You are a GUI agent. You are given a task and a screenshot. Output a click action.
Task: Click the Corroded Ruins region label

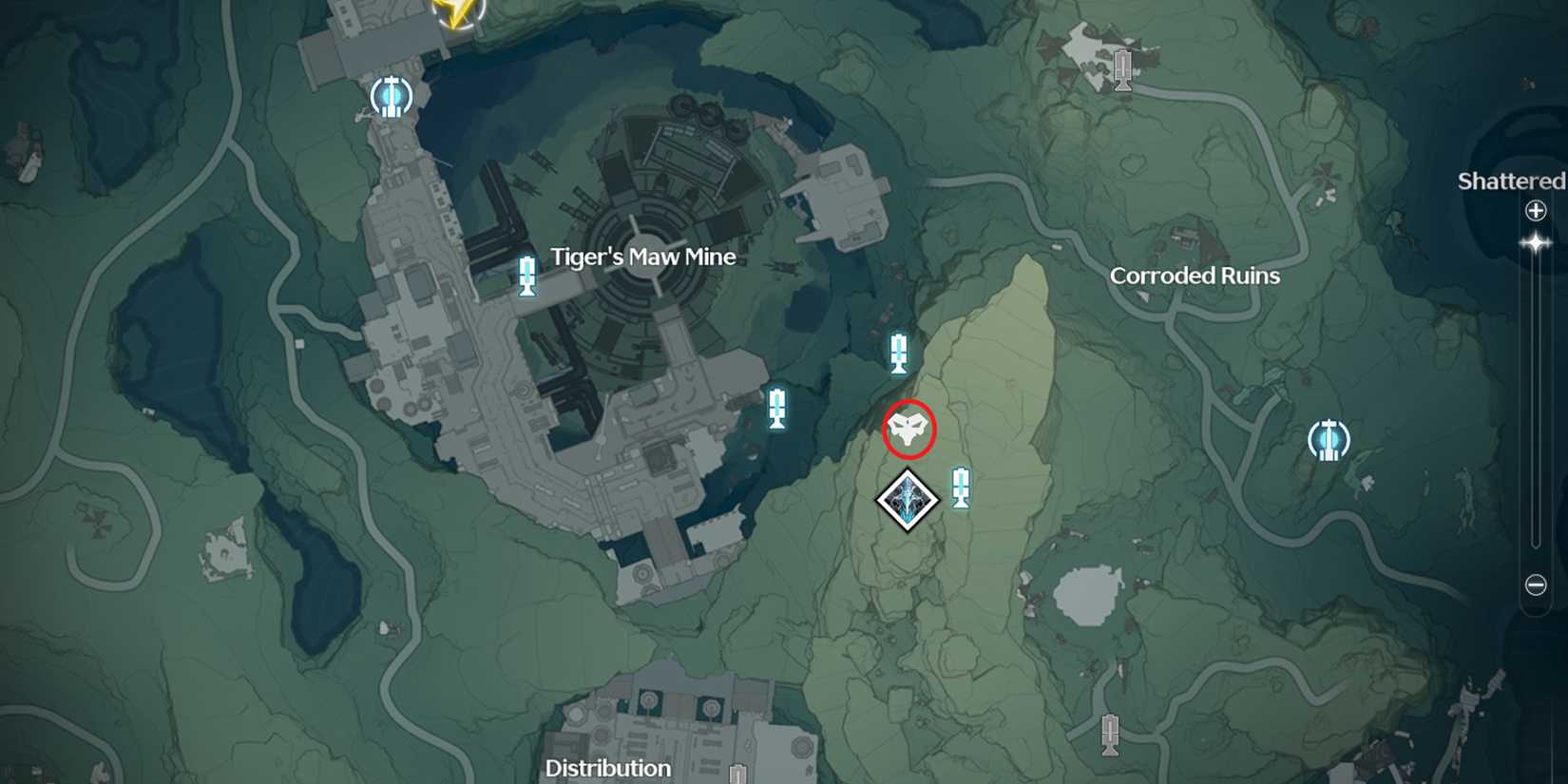pyautogui.click(x=1195, y=276)
